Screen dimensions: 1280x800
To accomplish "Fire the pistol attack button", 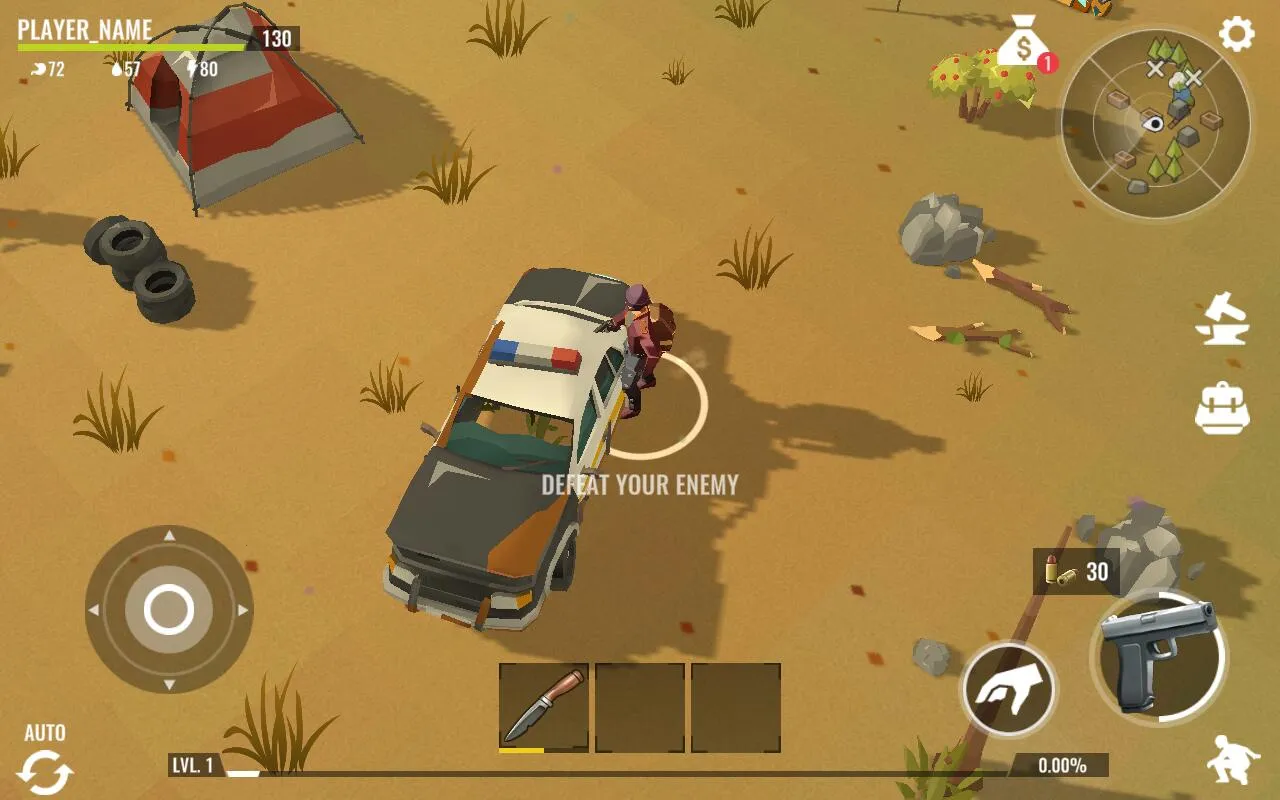I will pos(1158,656).
